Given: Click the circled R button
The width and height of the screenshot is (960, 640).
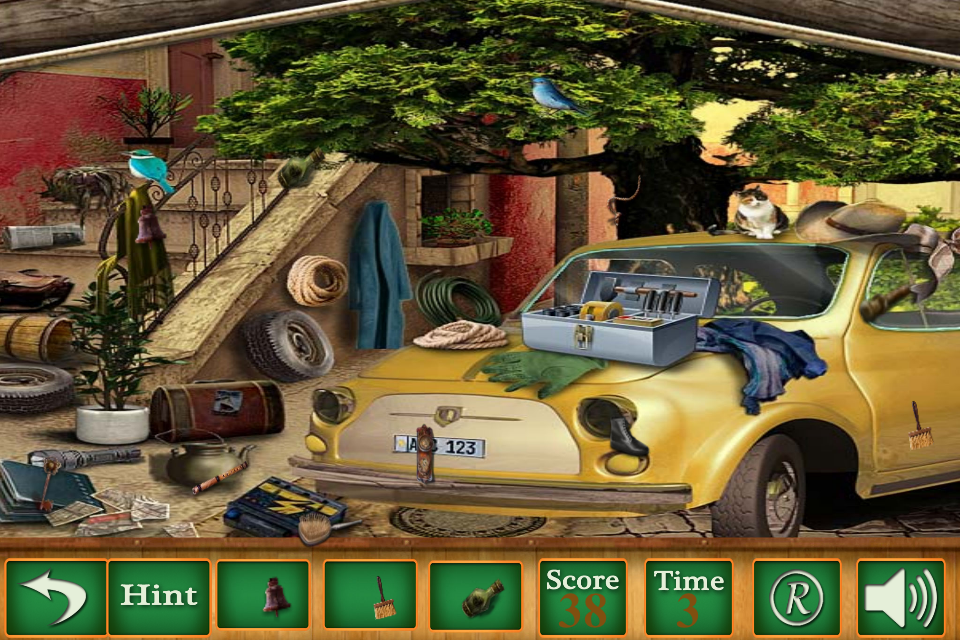Looking at the screenshot, I should 797,597.
